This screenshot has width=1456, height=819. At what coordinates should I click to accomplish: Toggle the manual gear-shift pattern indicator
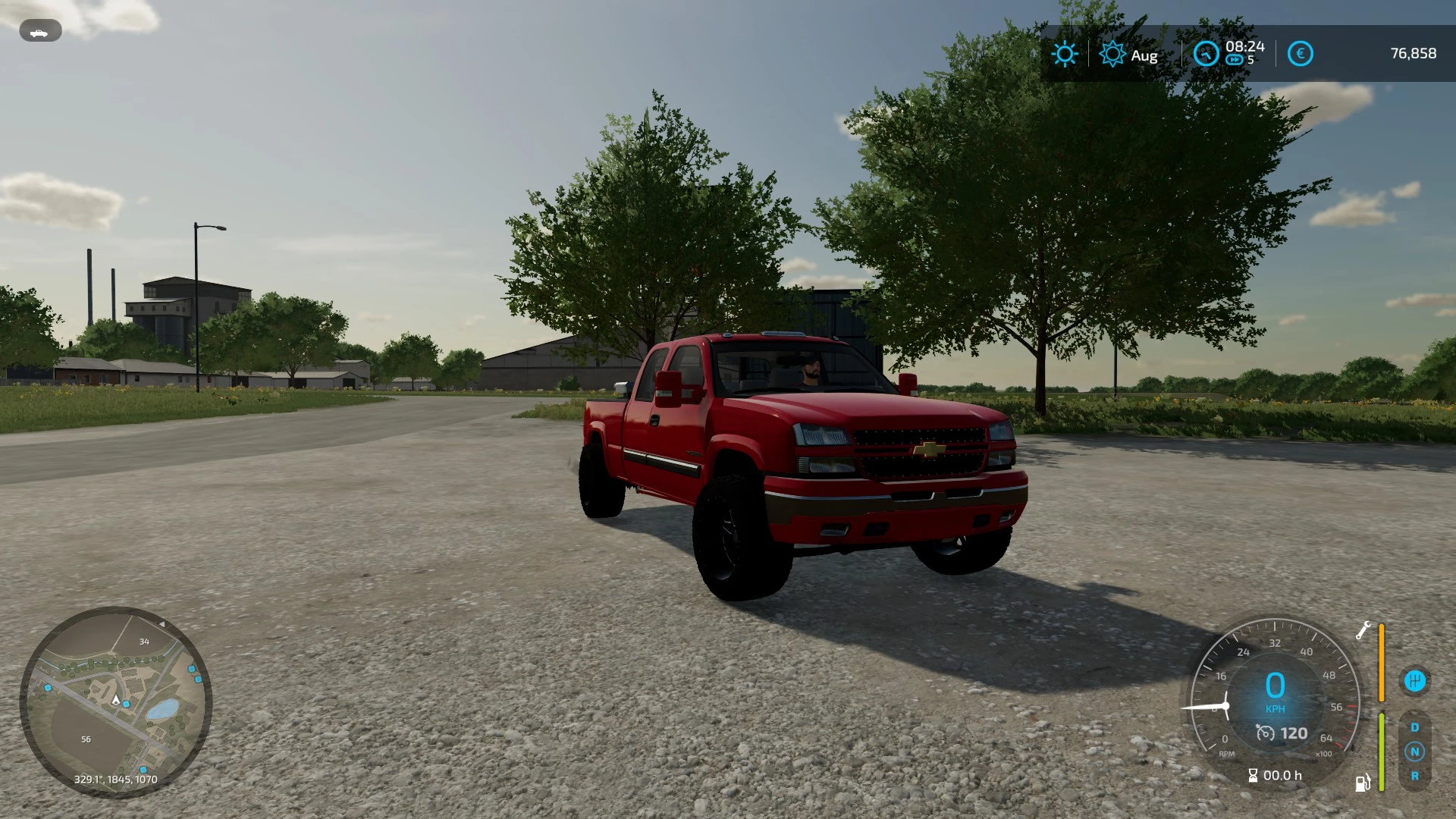[1416, 680]
